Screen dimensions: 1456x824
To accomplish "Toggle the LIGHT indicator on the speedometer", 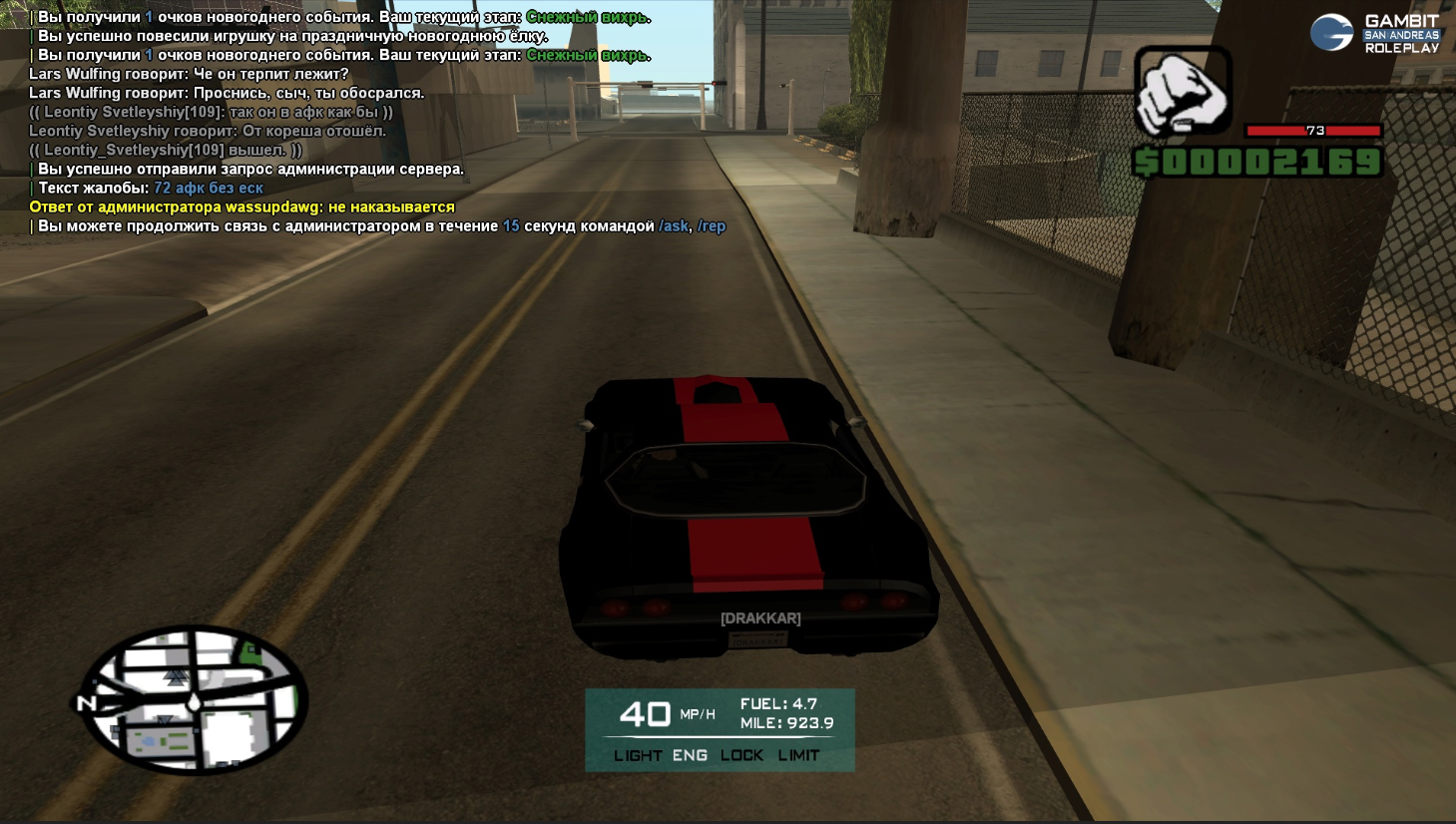I will [638, 755].
